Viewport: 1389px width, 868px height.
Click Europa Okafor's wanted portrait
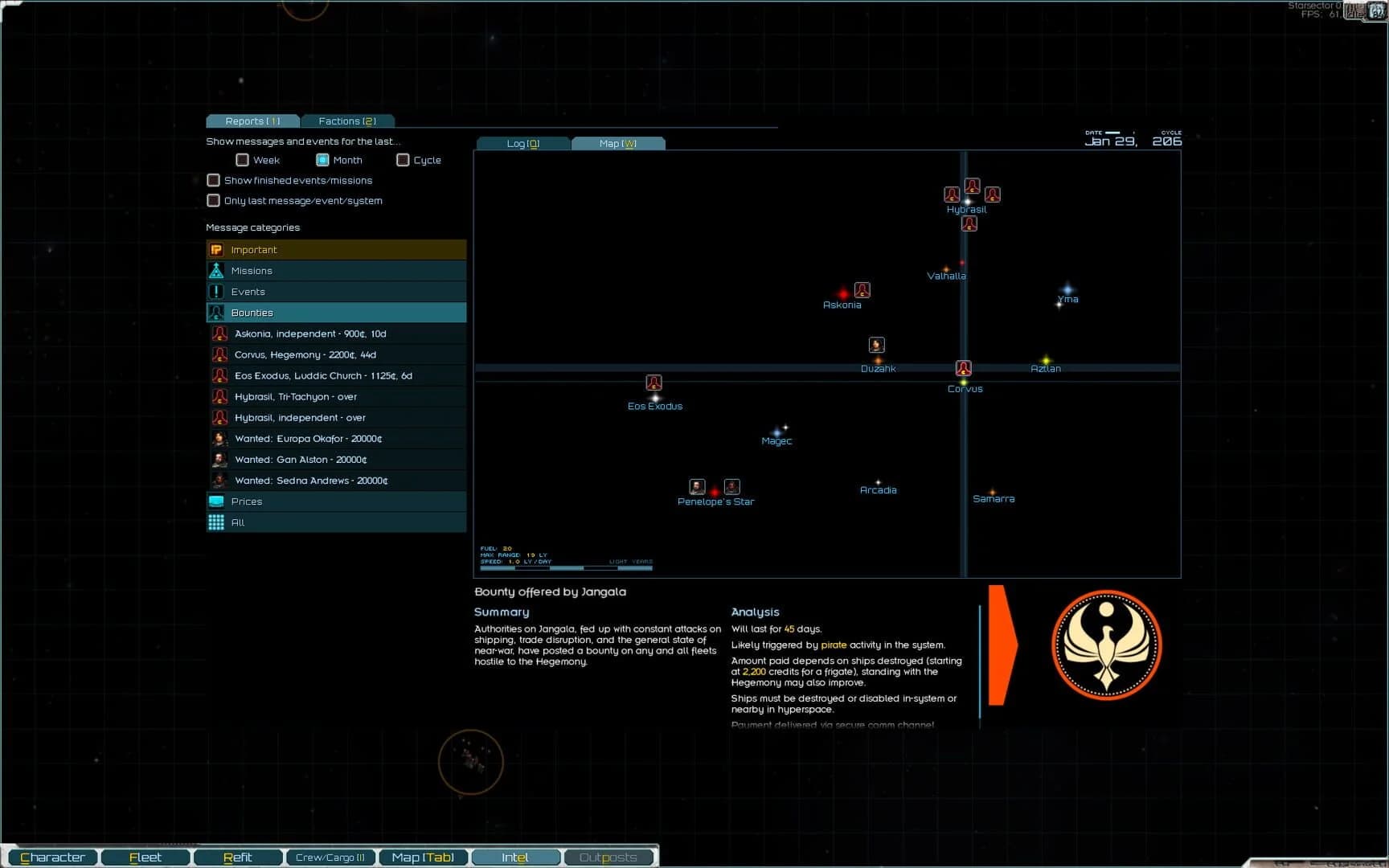(219, 438)
